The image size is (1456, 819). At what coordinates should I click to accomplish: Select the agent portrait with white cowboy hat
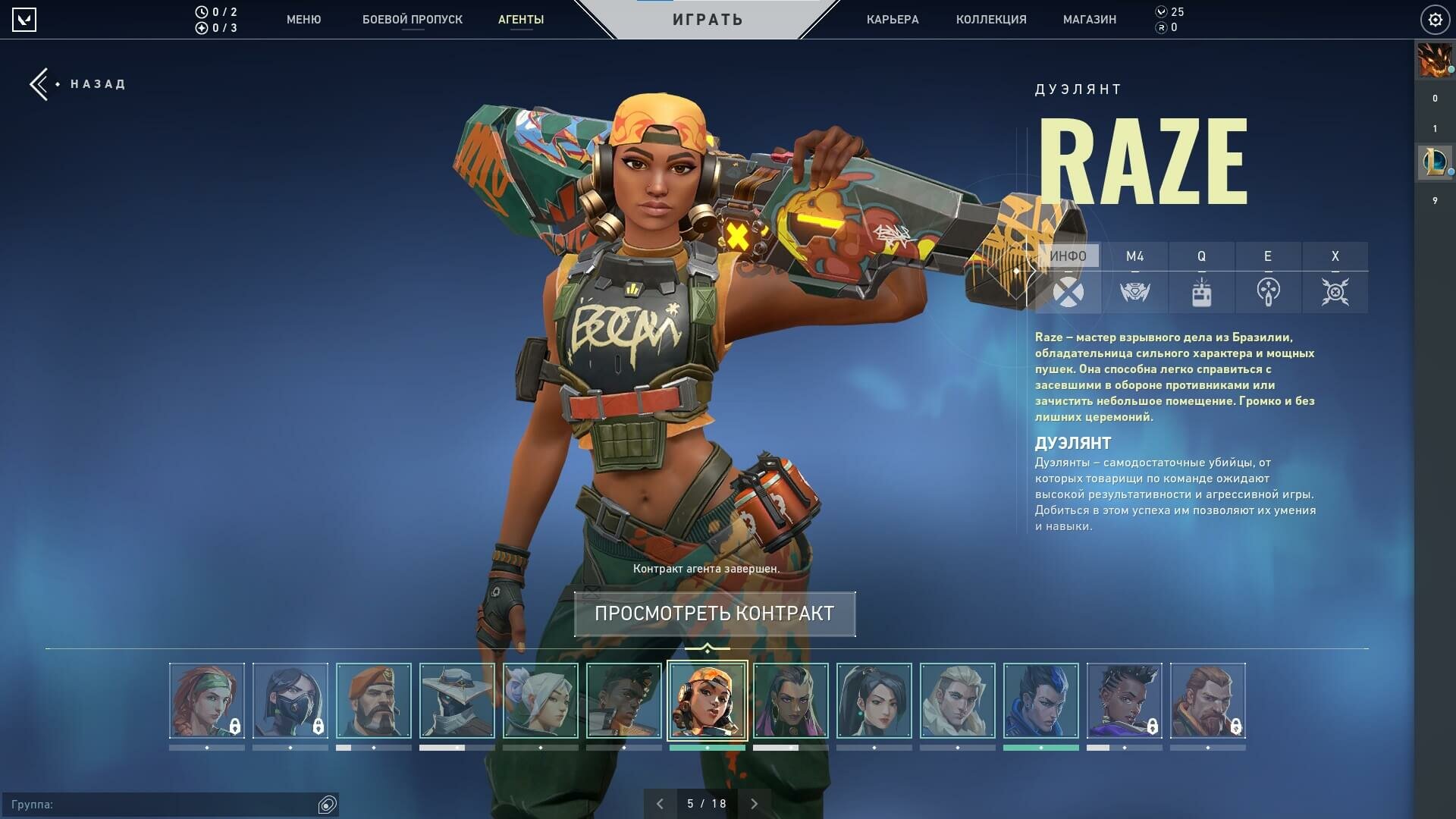[457, 701]
